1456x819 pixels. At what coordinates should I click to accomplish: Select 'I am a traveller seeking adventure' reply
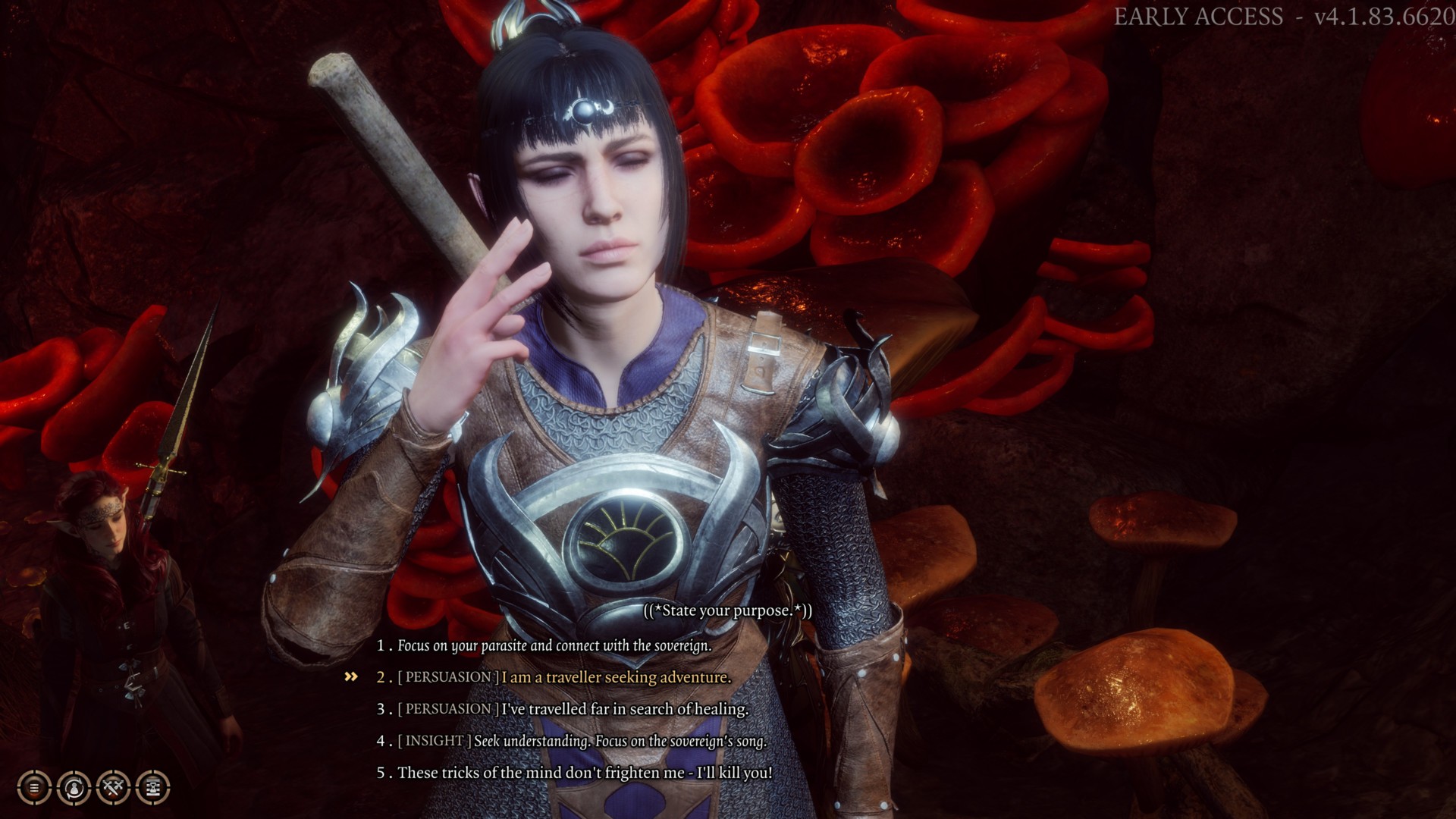pos(616,677)
